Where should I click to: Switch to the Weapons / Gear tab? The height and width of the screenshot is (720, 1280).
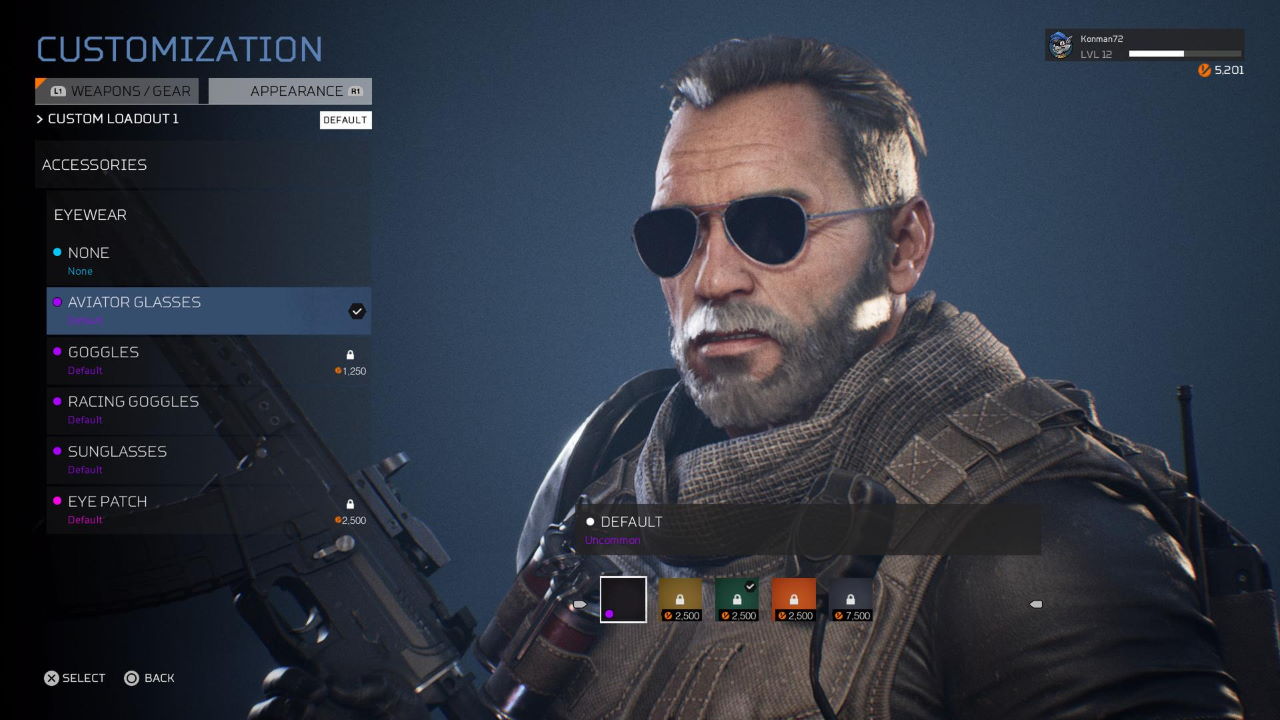(x=118, y=91)
